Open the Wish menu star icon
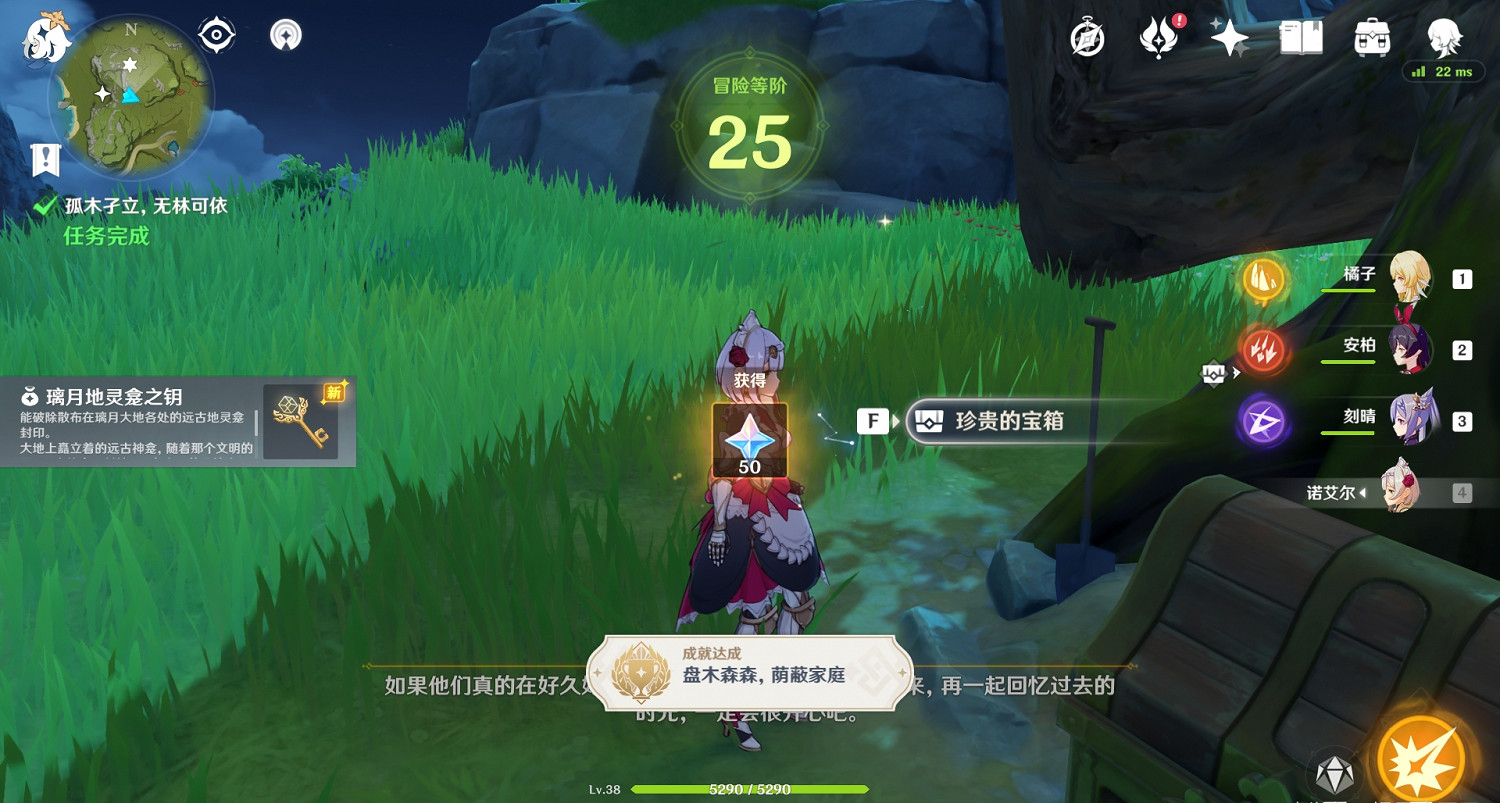Viewport: 1500px width, 803px height. click(x=1228, y=37)
